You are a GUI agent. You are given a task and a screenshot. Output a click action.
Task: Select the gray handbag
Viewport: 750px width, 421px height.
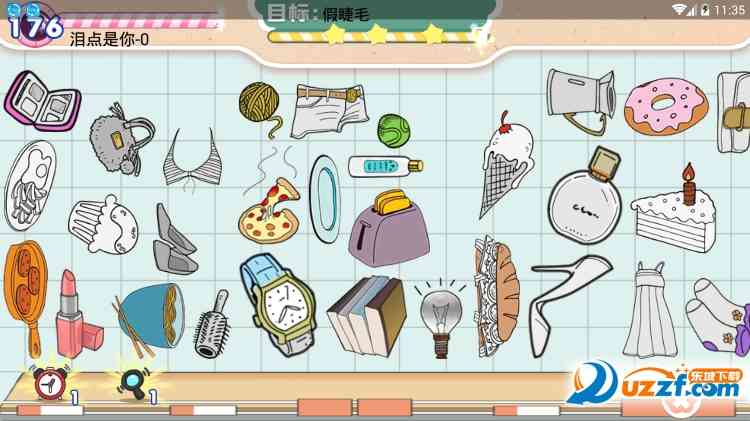click(122, 142)
